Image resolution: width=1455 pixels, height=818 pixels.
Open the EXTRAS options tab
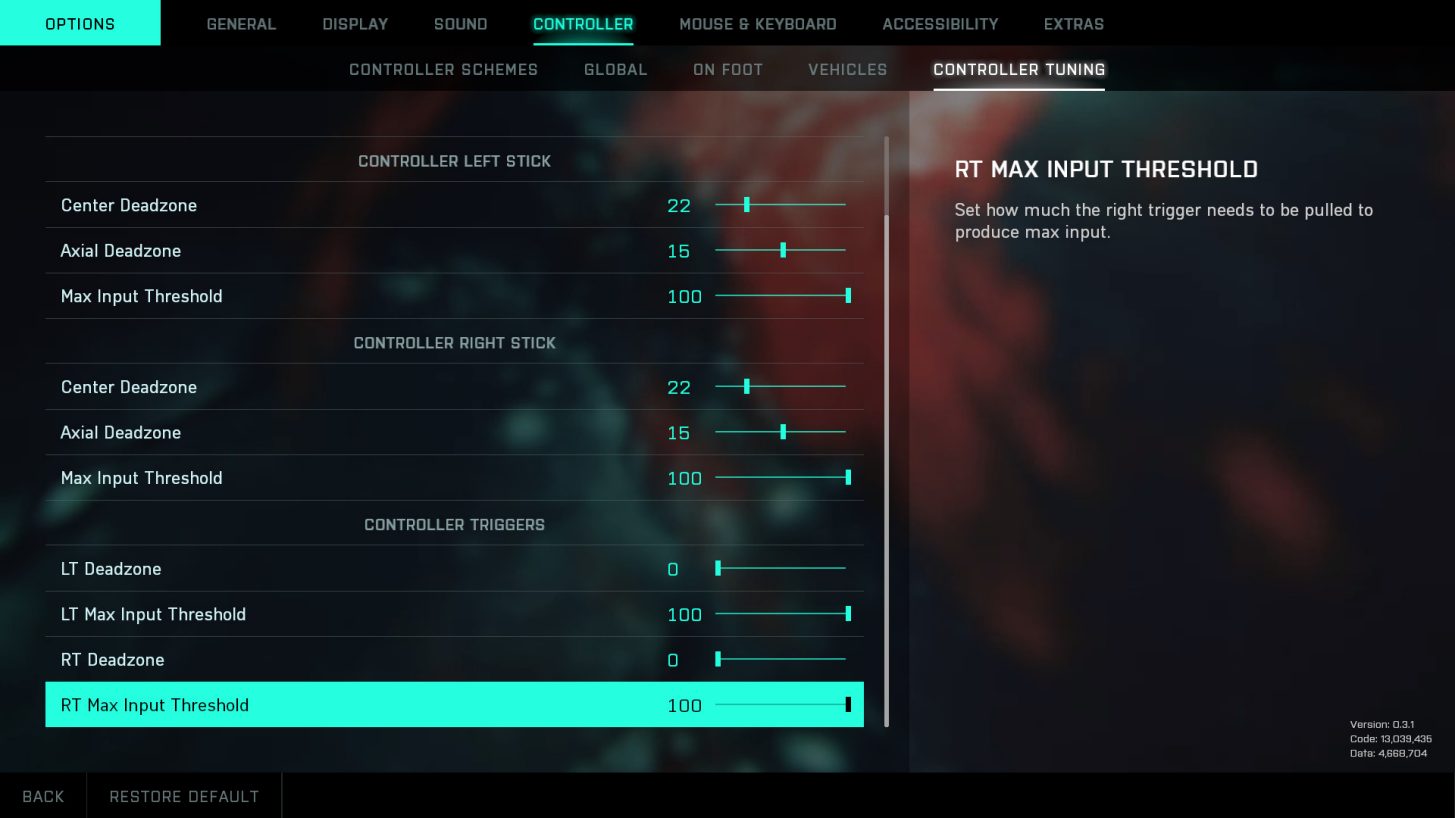click(x=1073, y=23)
